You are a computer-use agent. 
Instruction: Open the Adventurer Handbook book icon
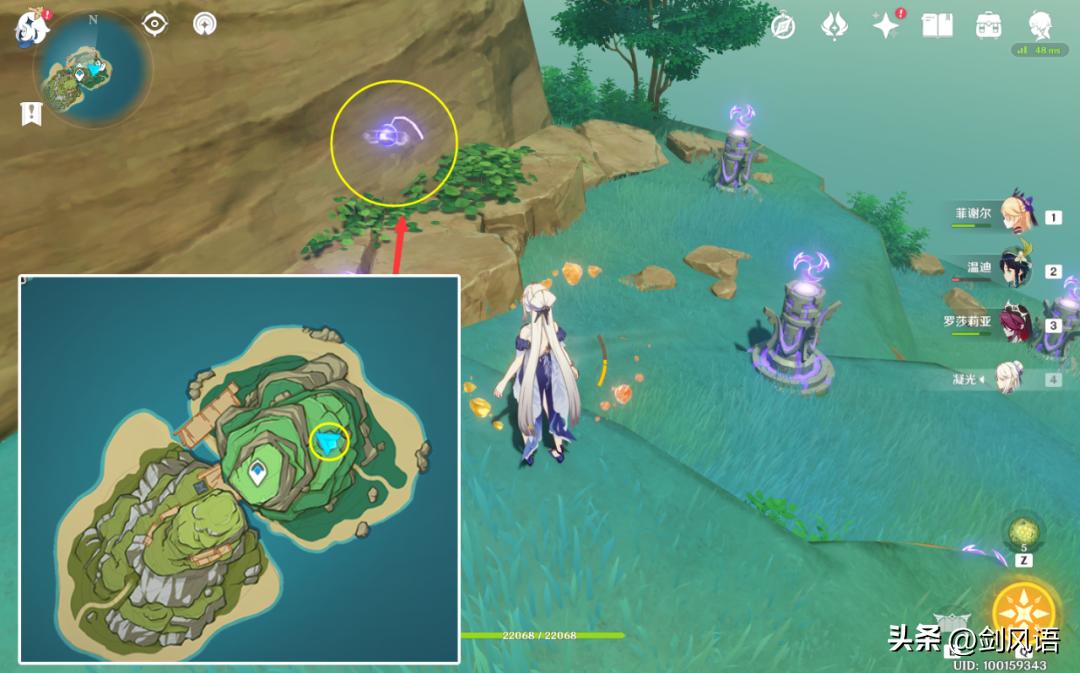click(x=937, y=26)
